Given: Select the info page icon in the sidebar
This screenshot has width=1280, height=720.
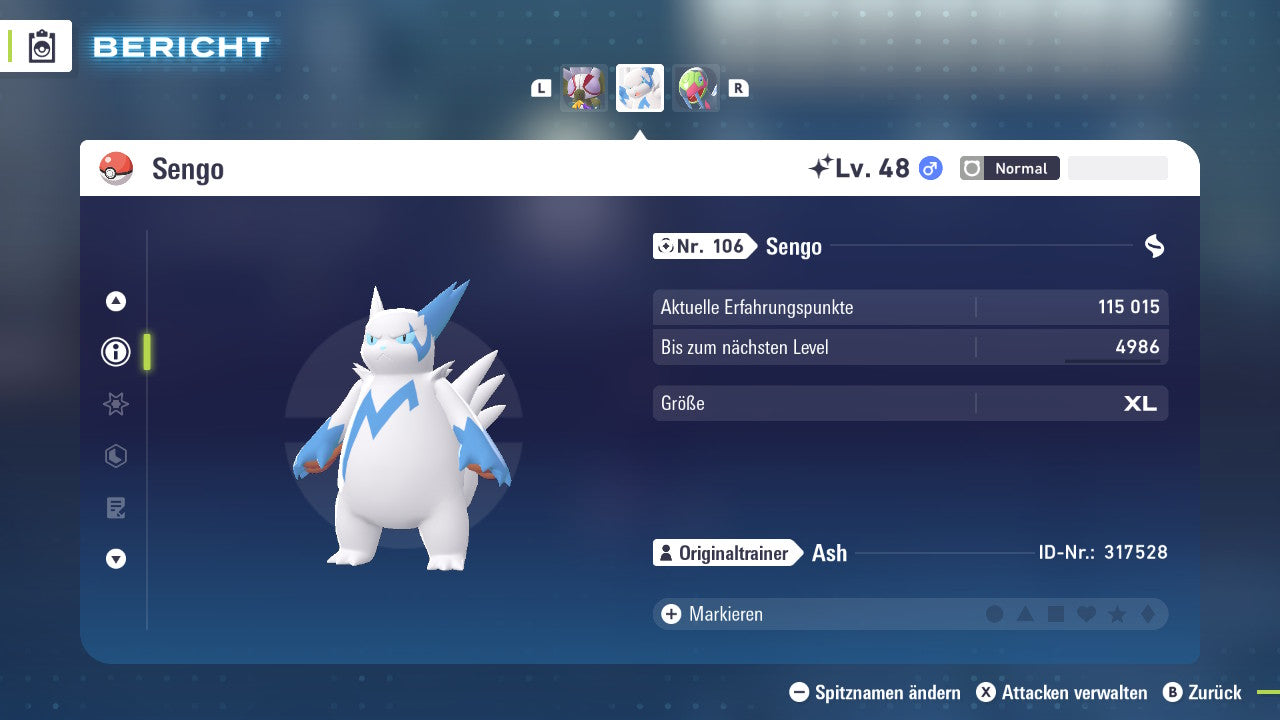Looking at the screenshot, I should (x=115, y=352).
